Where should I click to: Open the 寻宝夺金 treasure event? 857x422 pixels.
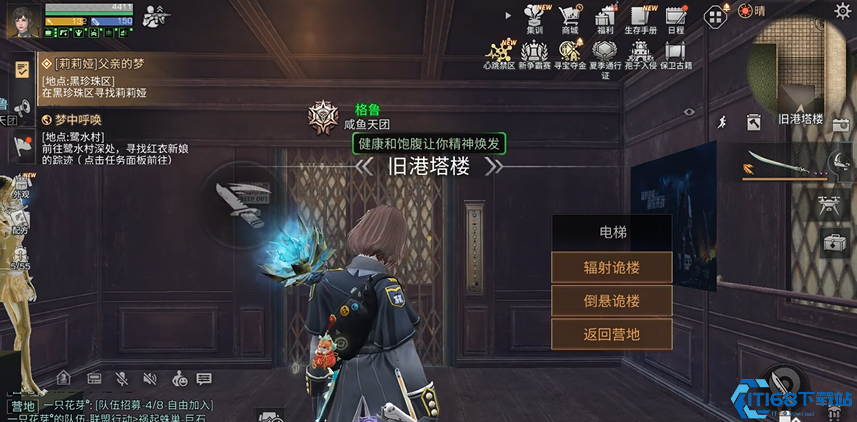tap(570, 53)
